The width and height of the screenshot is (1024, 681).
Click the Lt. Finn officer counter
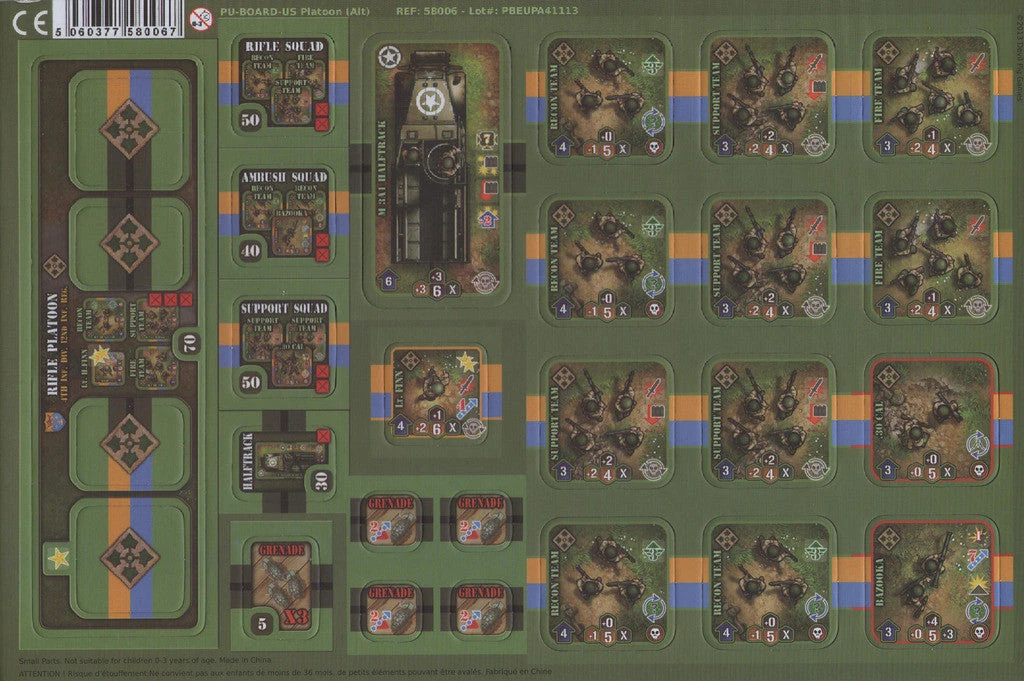(436, 393)
